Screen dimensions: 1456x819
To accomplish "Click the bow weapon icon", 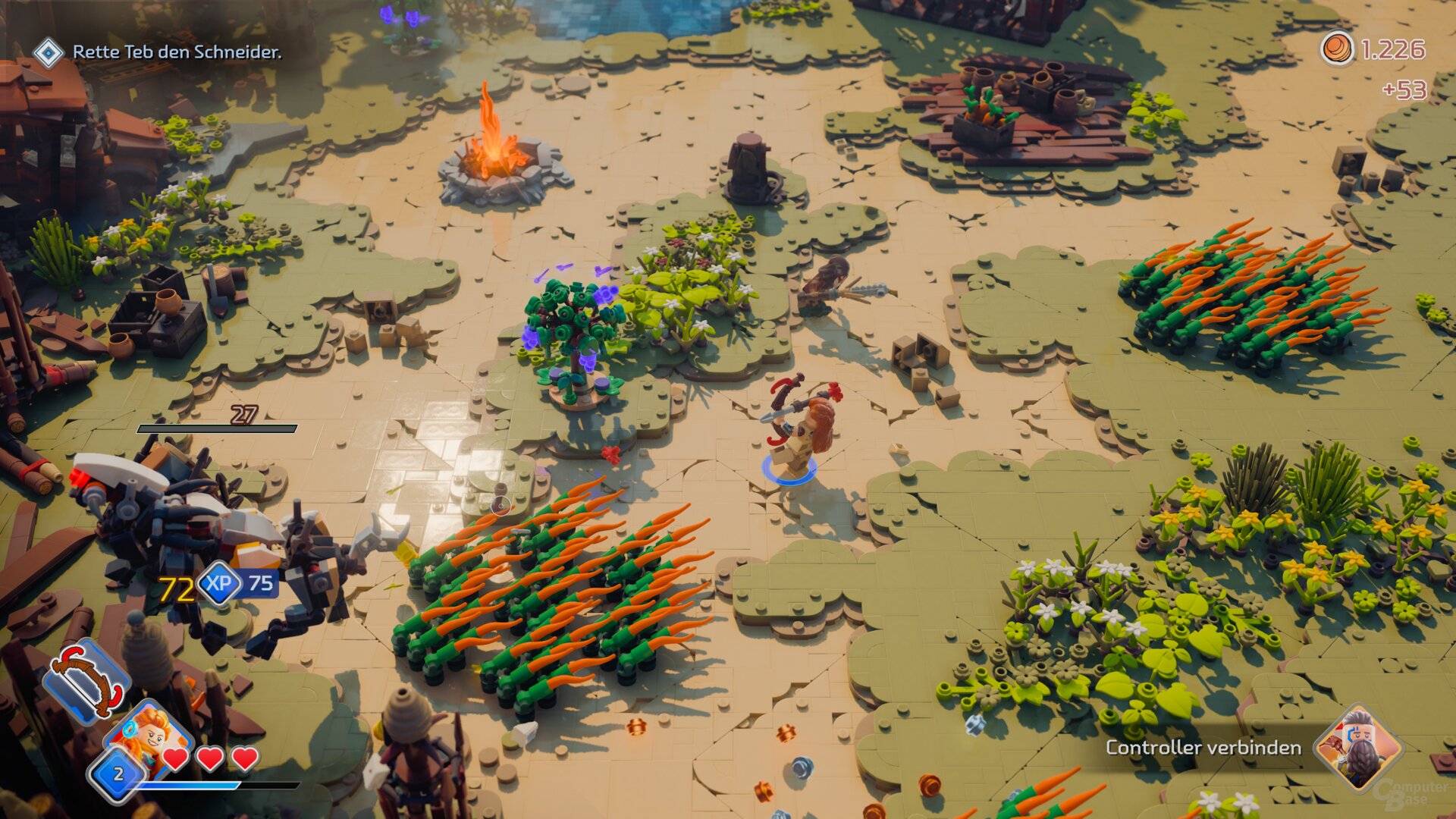I will pyautogui.click(x=85, y=679).
